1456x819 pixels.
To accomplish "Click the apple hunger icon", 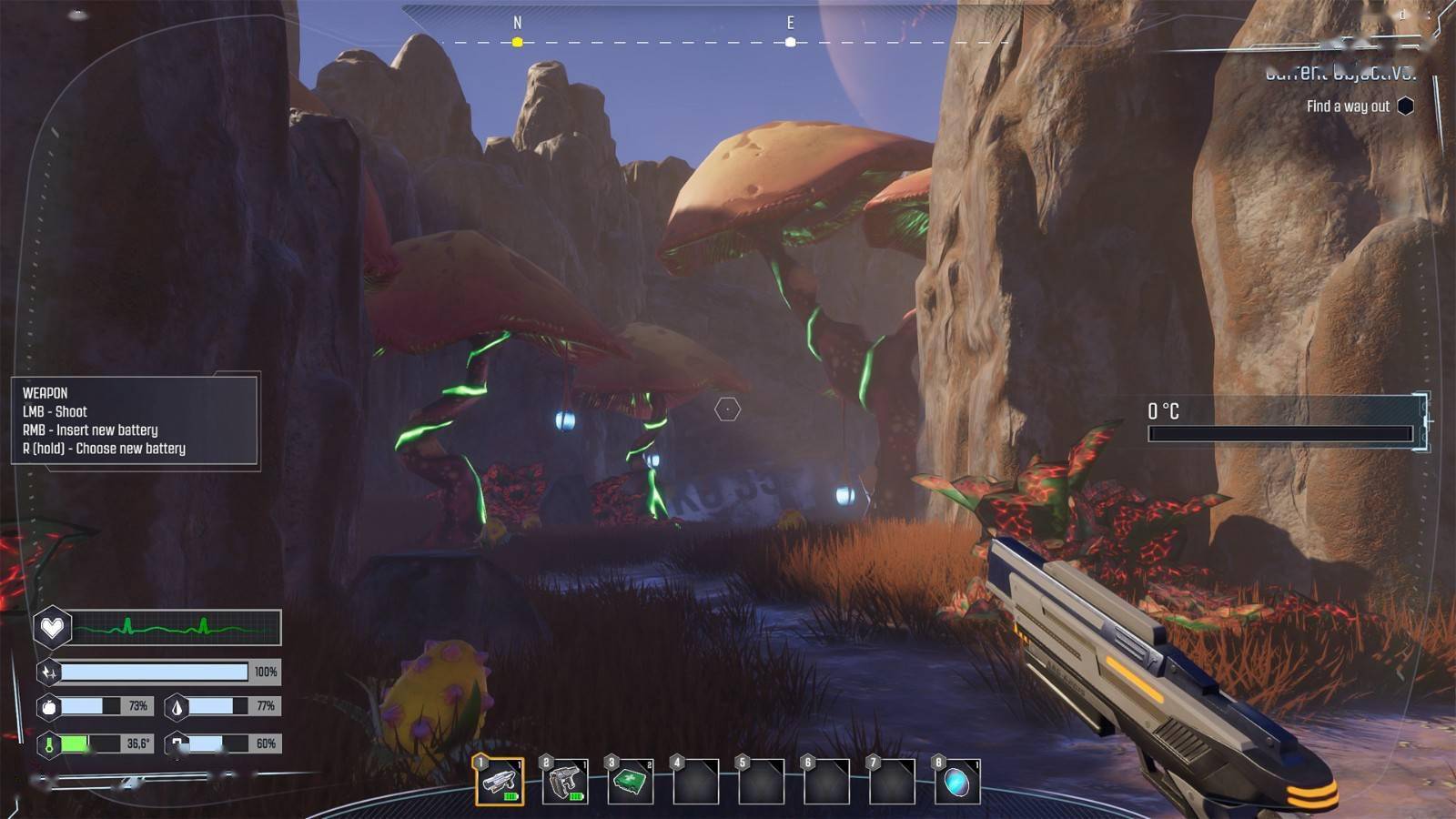I will tap(49, 706).
